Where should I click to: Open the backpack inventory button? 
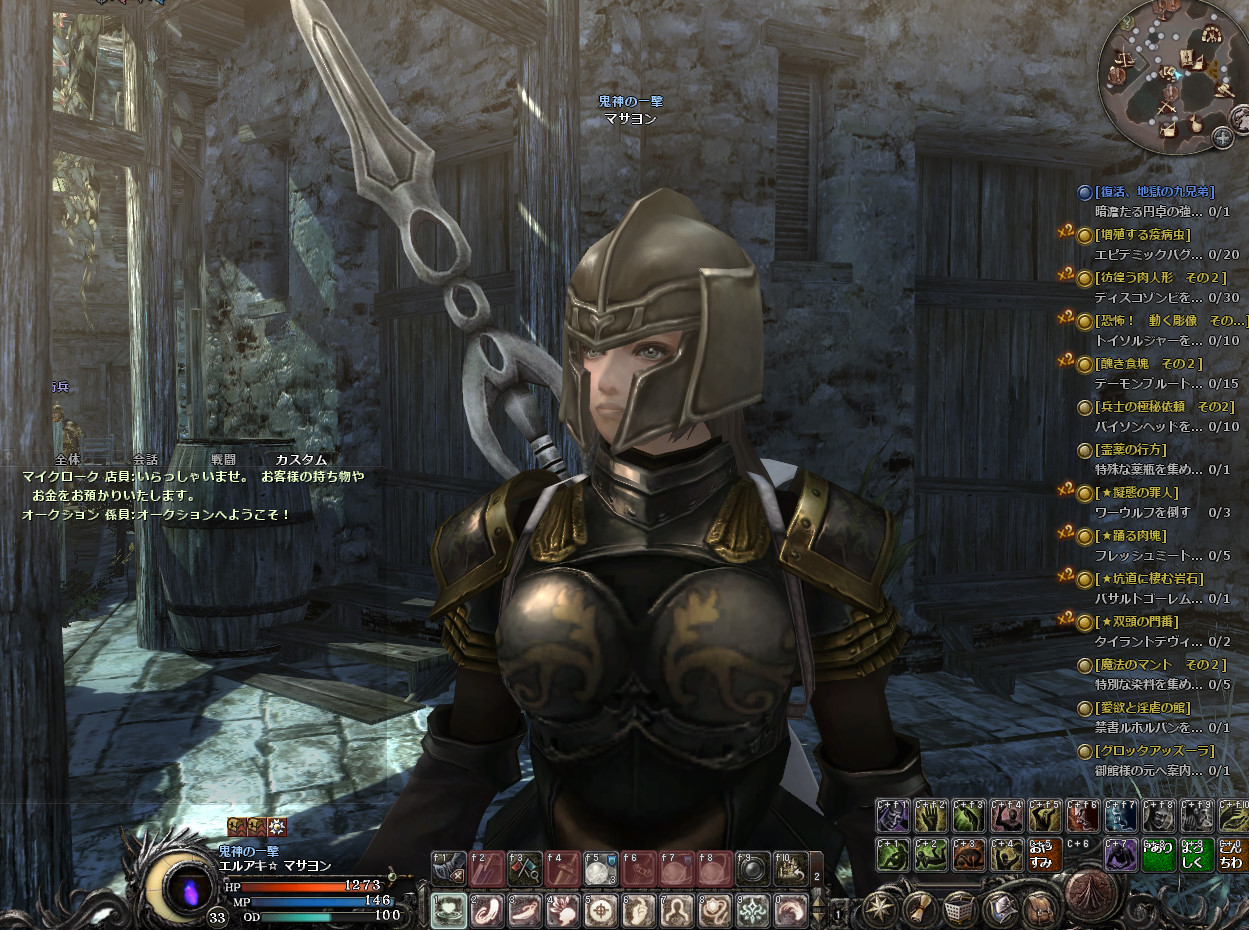tap(1038, 907)
